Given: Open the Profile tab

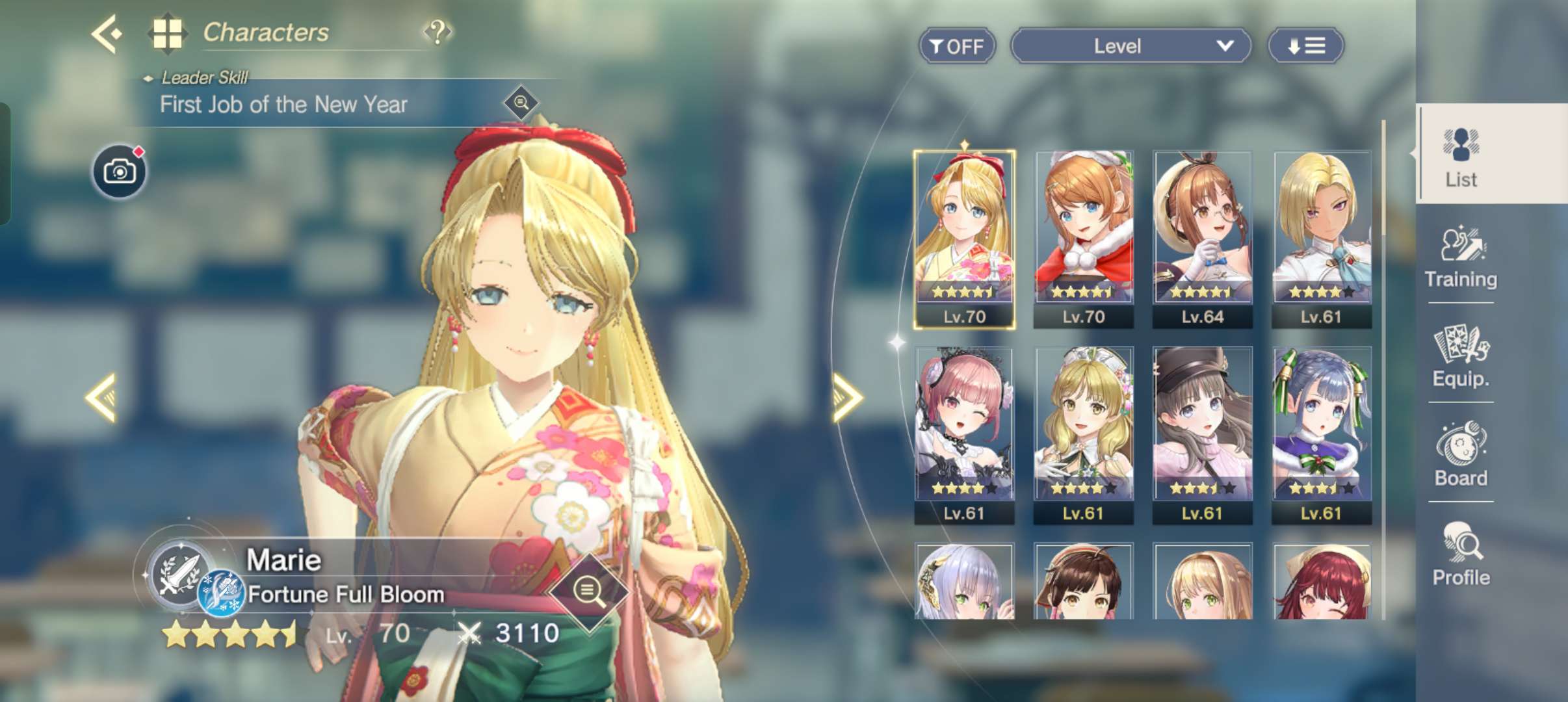Looking at the screenshot, I should tap(1461, 554).
